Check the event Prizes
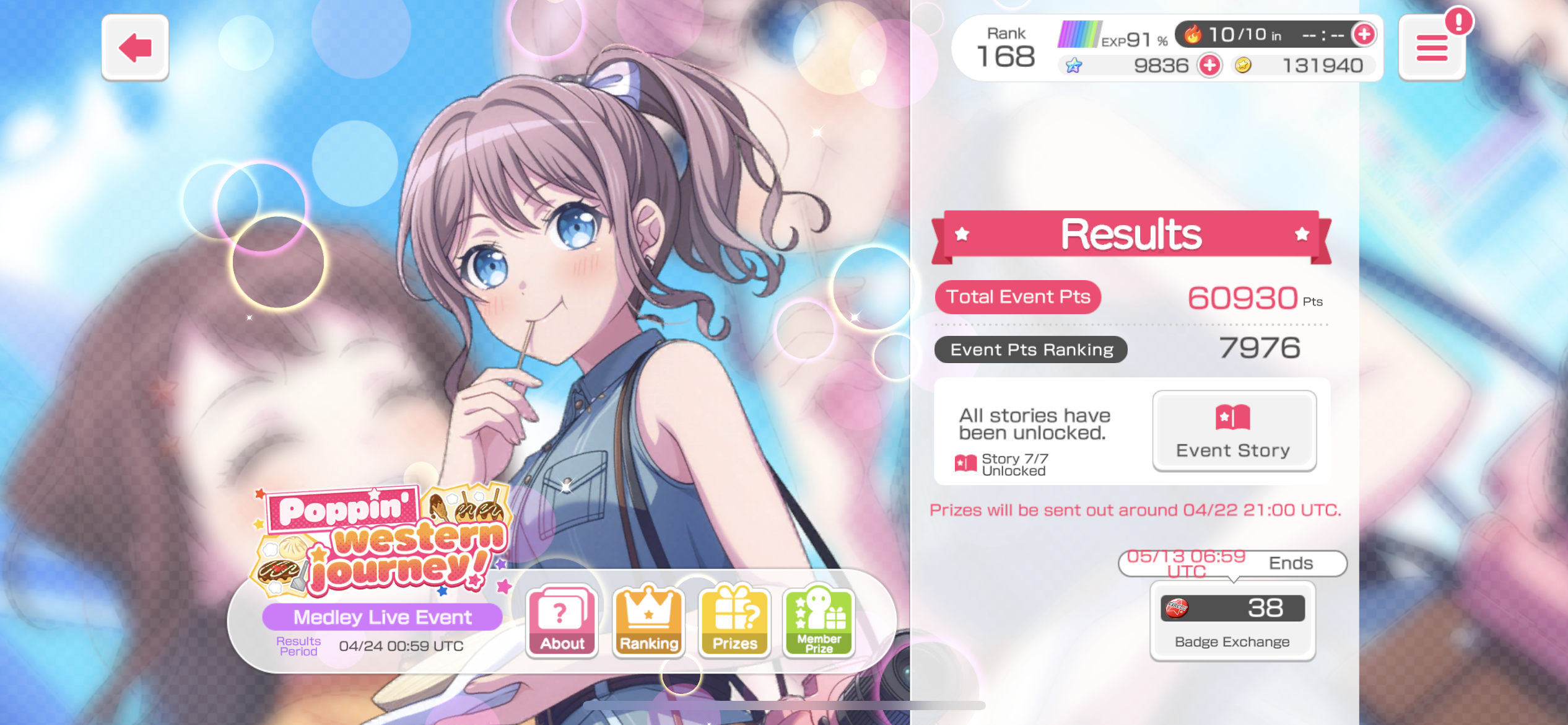Screen dimensions: 1568x725 [734, 621]
